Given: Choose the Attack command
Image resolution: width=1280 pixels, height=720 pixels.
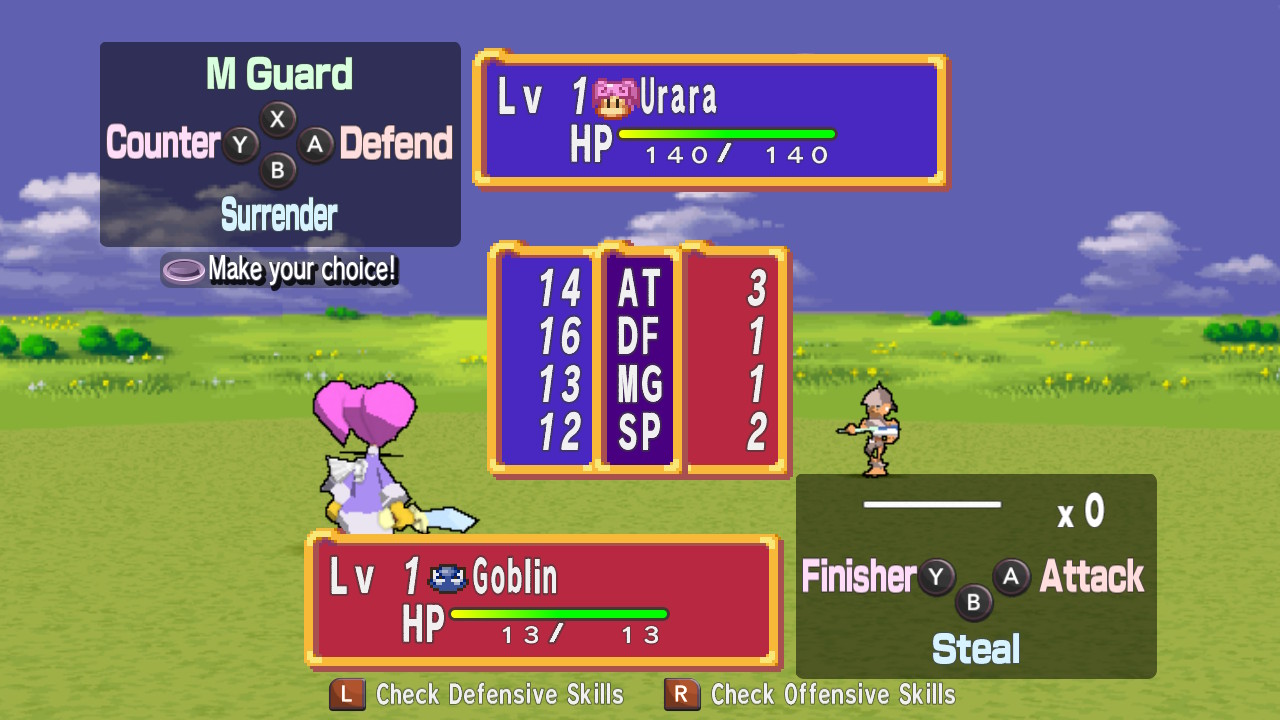Looking at the screenshot, I should click(x=1092, y=577).
